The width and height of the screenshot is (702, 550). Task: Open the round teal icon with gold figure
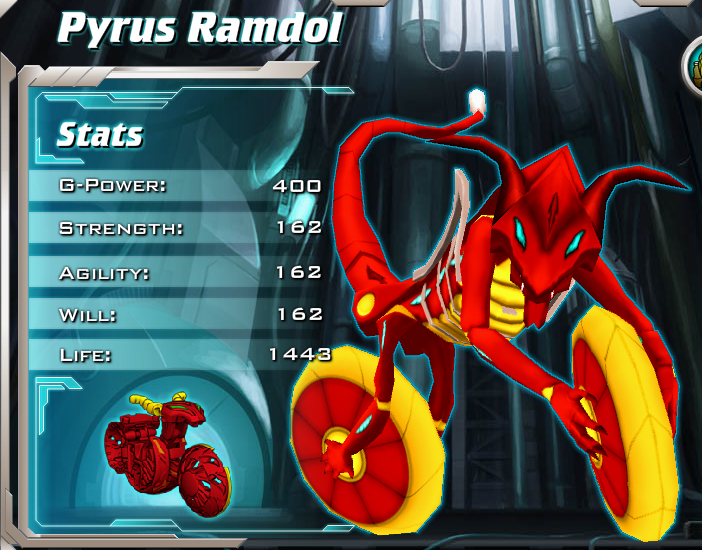coord(694,65)
